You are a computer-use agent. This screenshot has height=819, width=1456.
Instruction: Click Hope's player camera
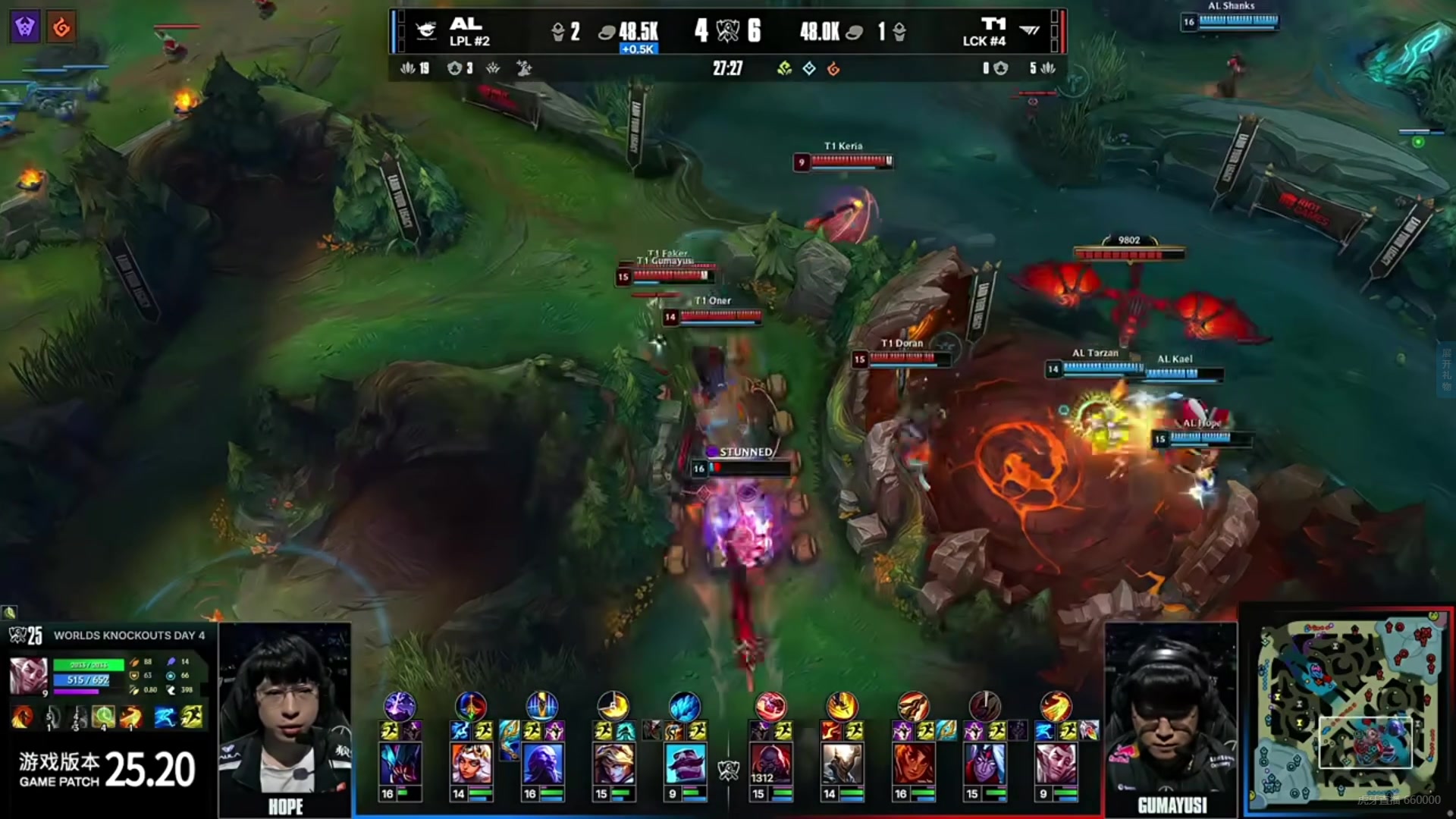[x=285, y=713]
